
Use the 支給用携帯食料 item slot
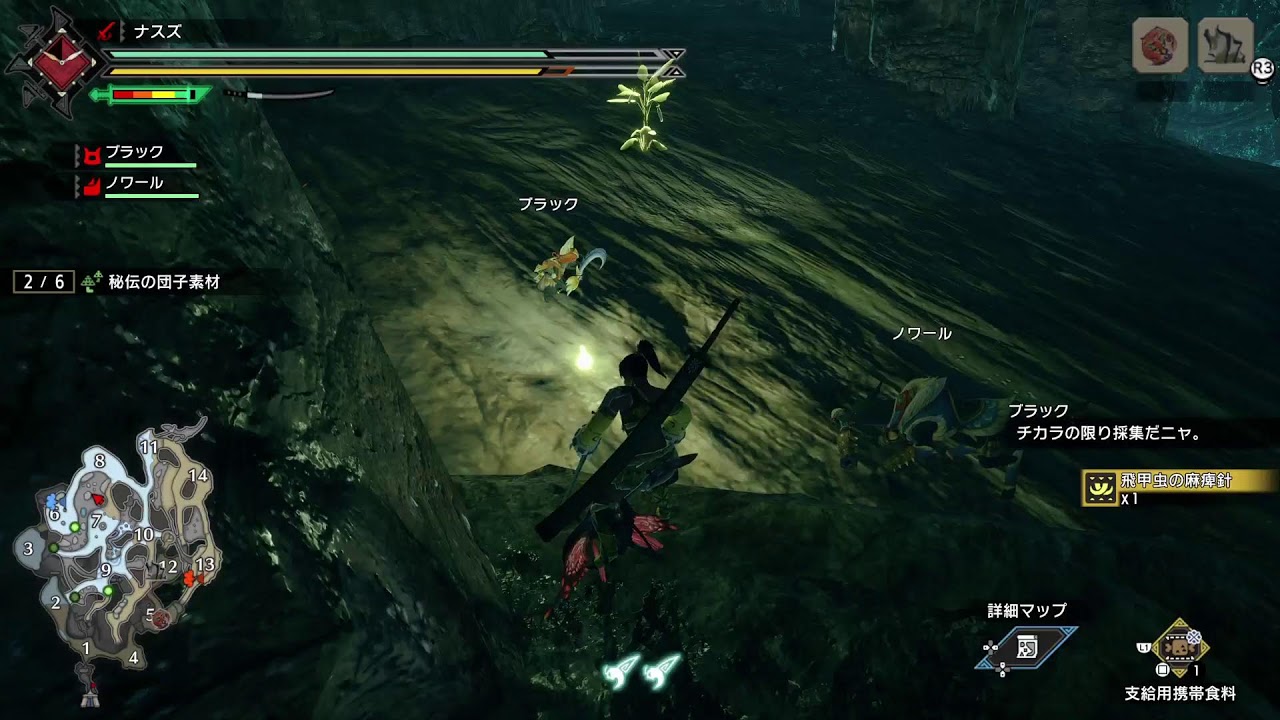coord(1180,647)
